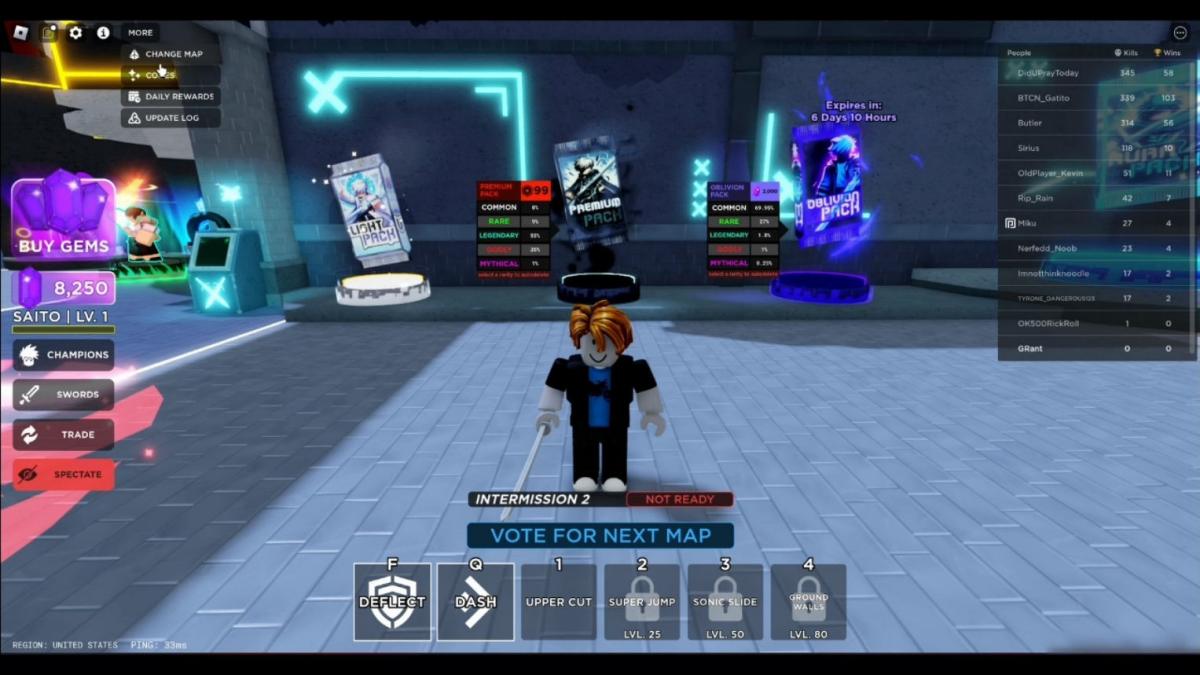The width and height of the screenshot is (1200, 675).
Task: Select the Upper Cut skill slot
Action: [559, 601]
